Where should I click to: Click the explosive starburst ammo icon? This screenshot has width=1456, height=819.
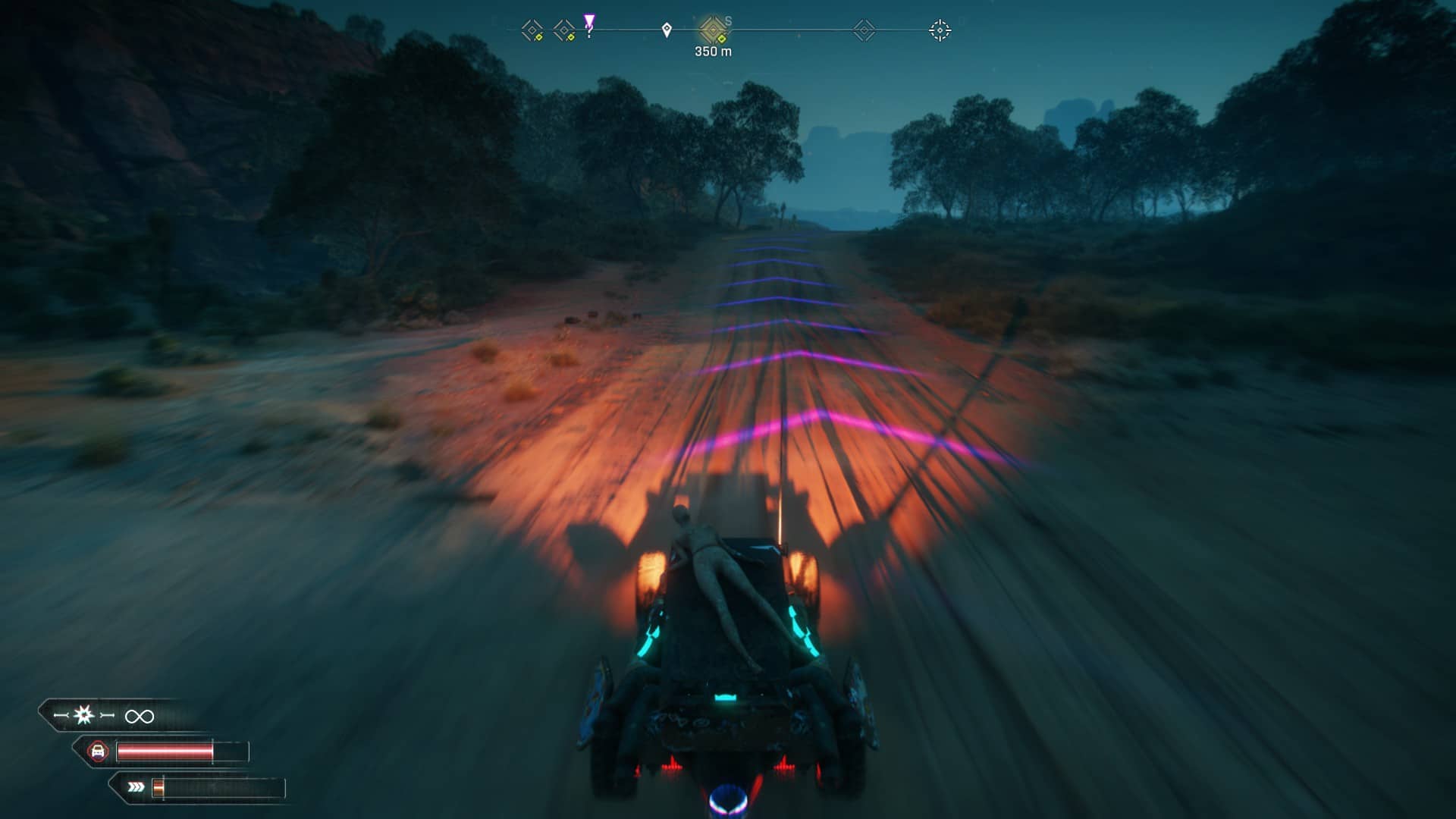coord(83,714)
